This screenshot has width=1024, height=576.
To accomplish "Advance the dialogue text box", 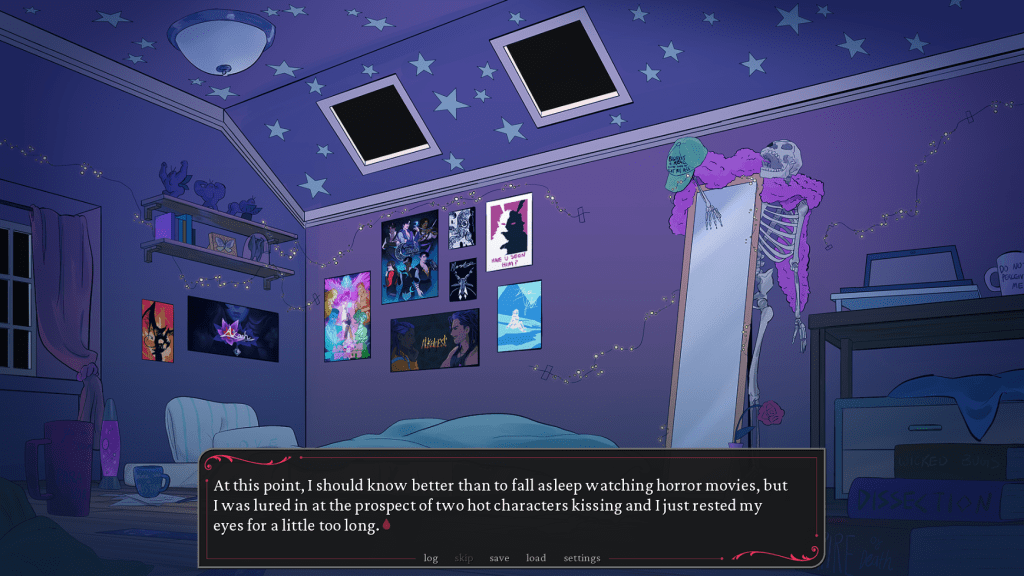I will [510, 505].
